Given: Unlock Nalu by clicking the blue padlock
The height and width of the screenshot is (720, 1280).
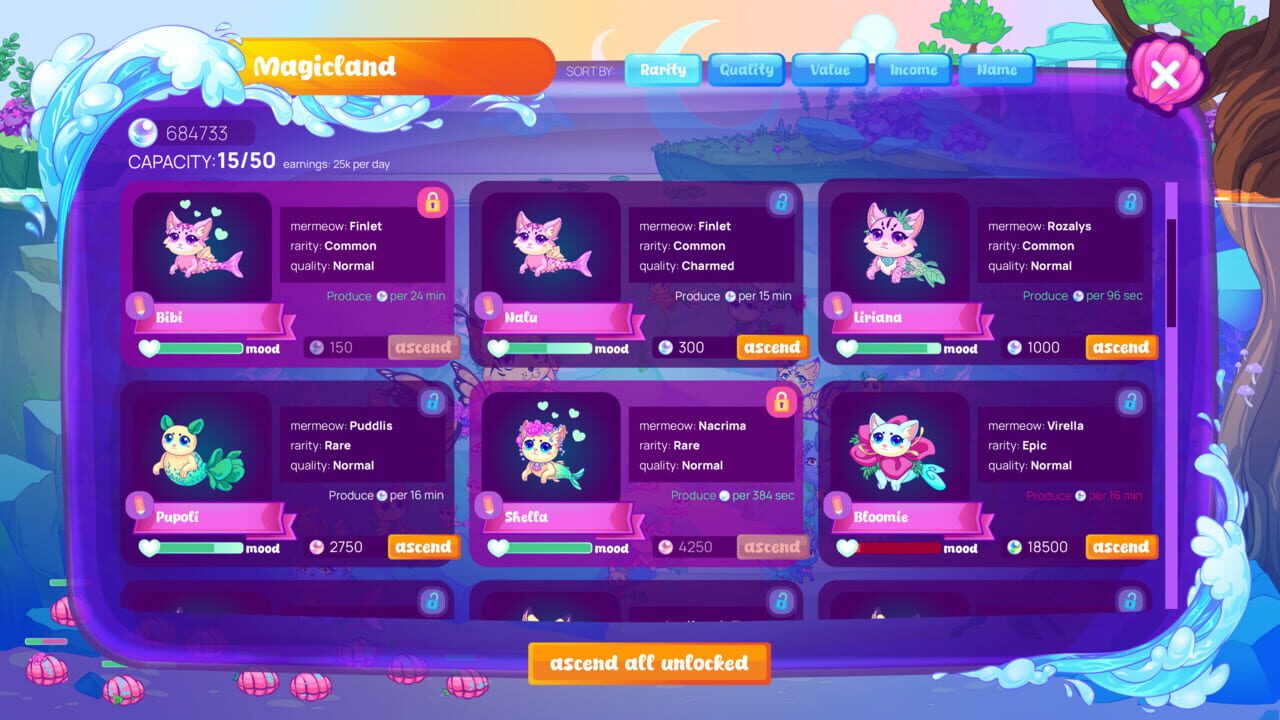Looking at the screenshot, I should pos(781,201).
